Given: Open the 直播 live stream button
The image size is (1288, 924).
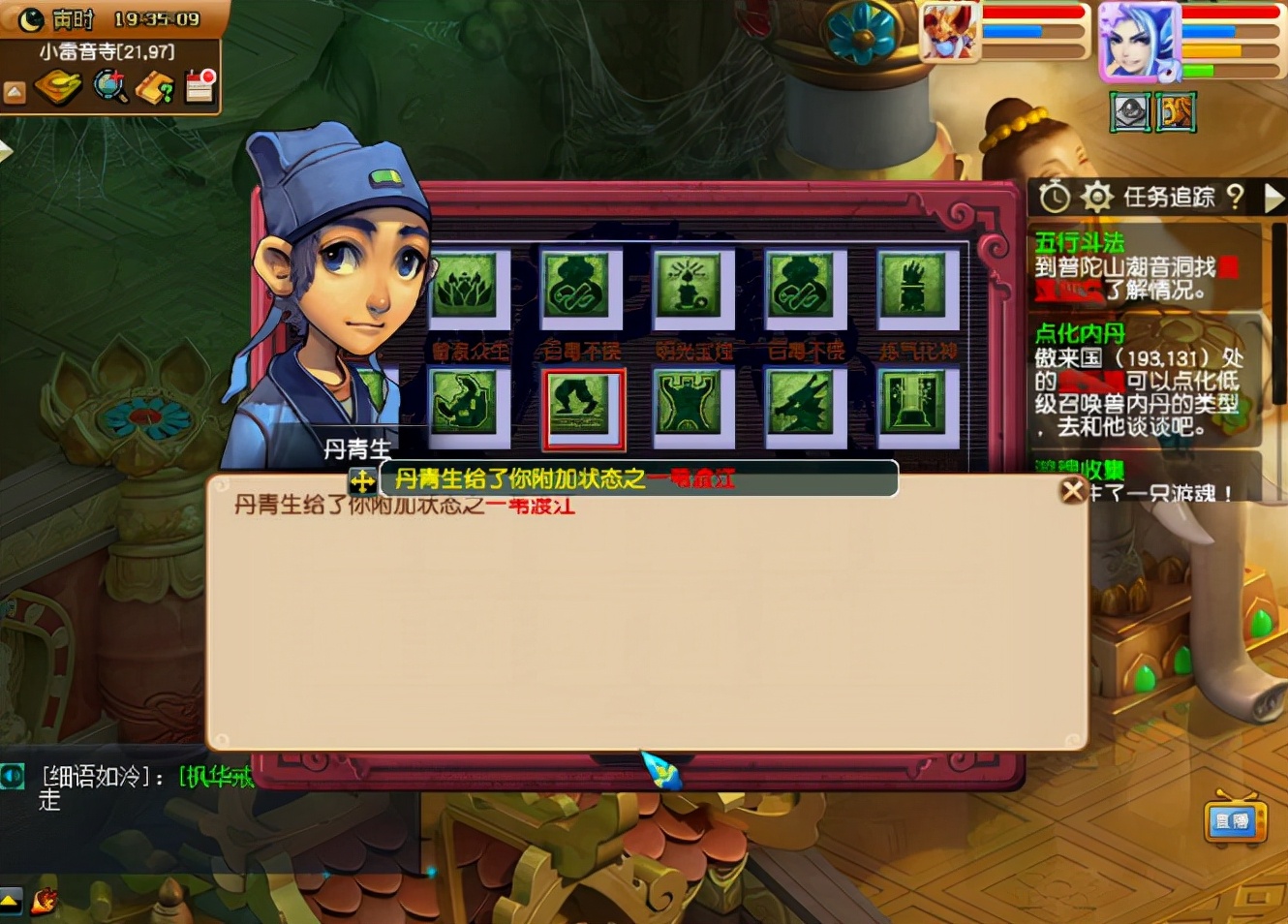Looking at the screenshot, I should [1233, 821].
